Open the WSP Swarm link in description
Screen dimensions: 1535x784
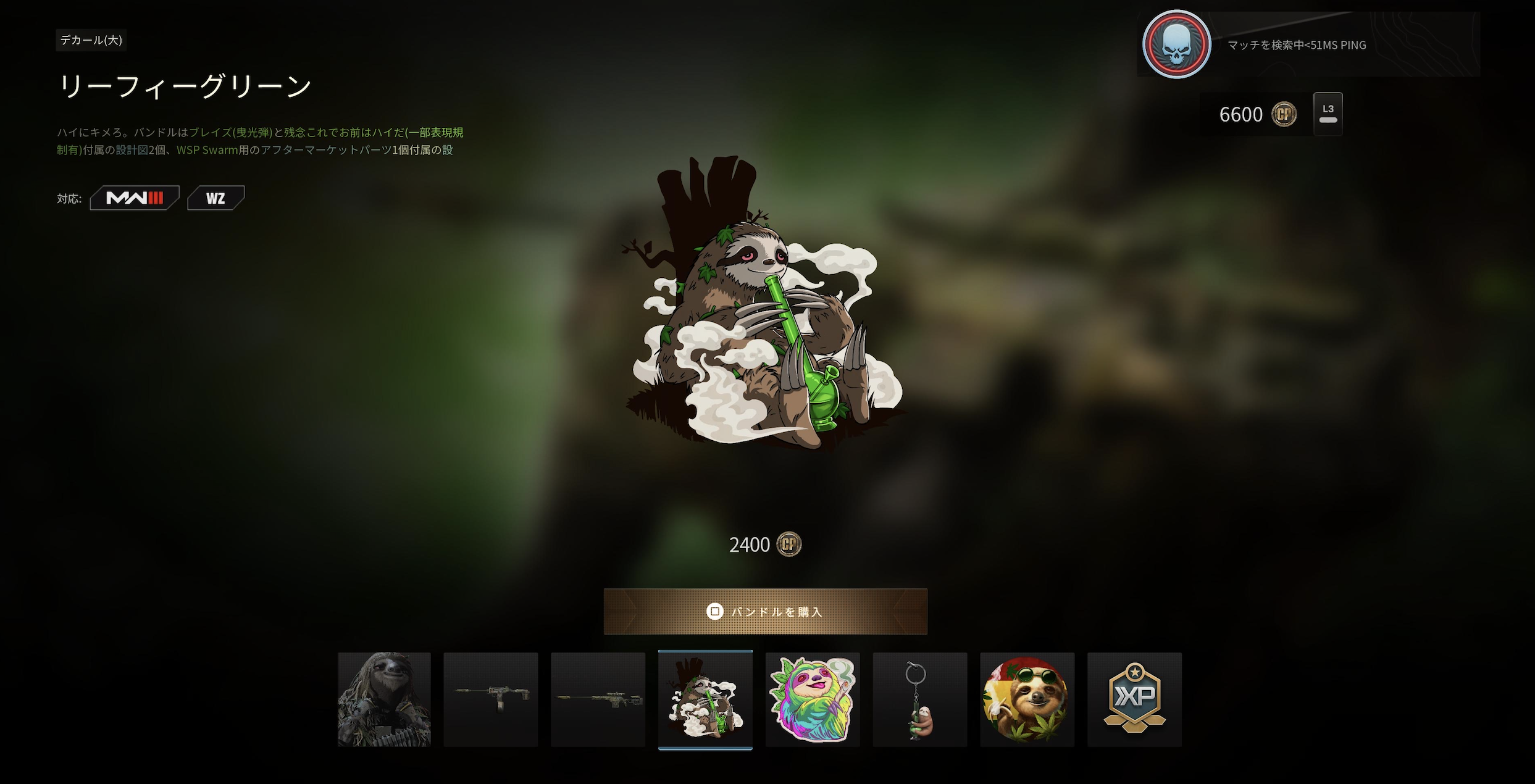(x=206, y=149)
